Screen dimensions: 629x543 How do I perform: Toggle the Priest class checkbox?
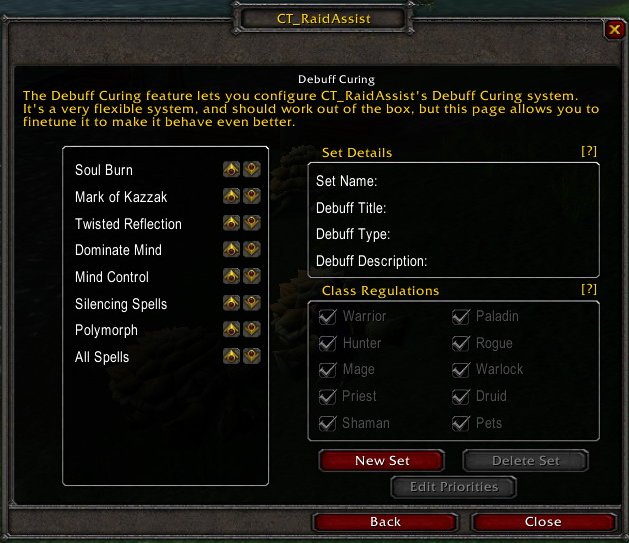coord(327,396)
